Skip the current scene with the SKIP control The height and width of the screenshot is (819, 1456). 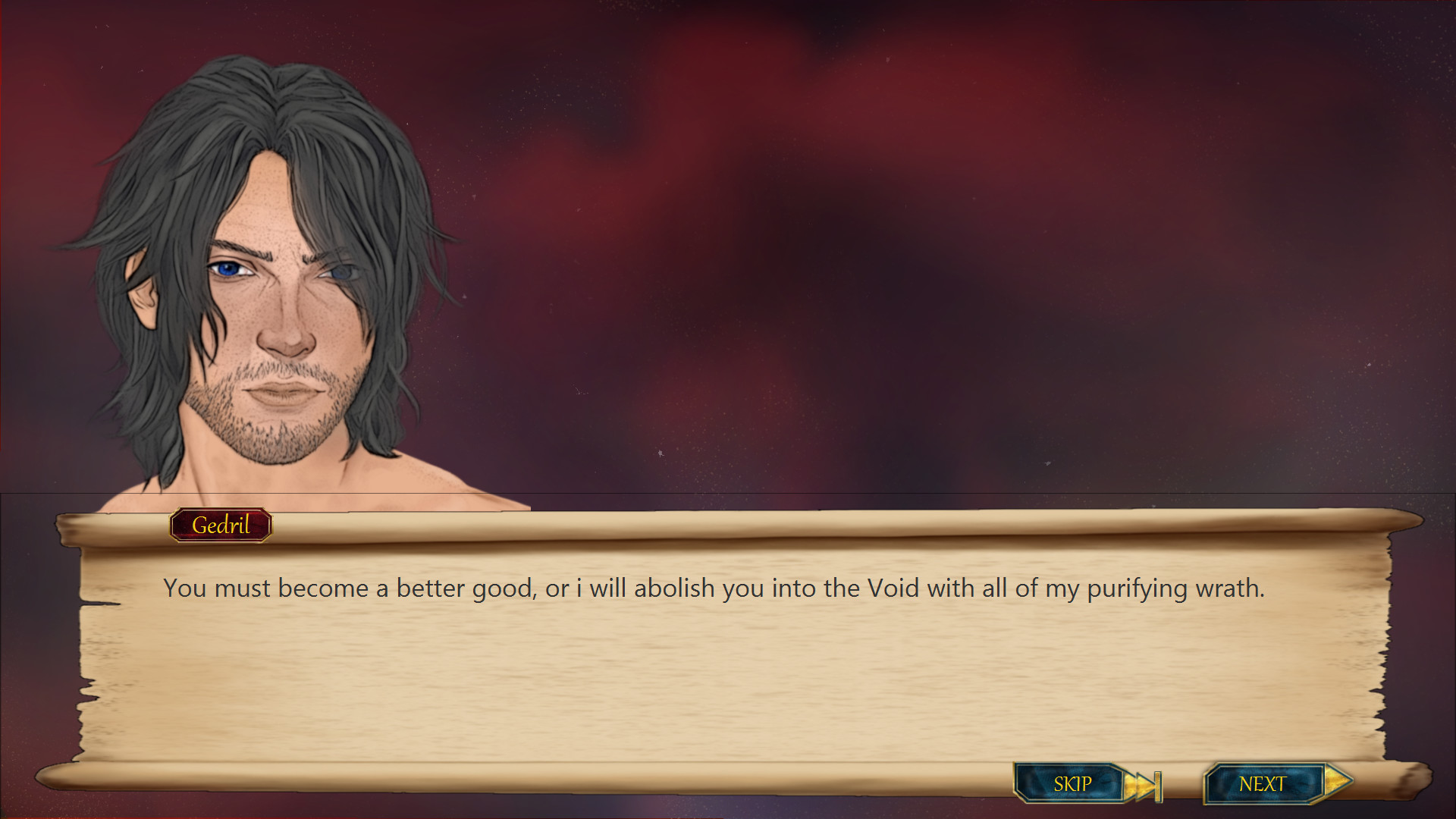point(1072,784)
